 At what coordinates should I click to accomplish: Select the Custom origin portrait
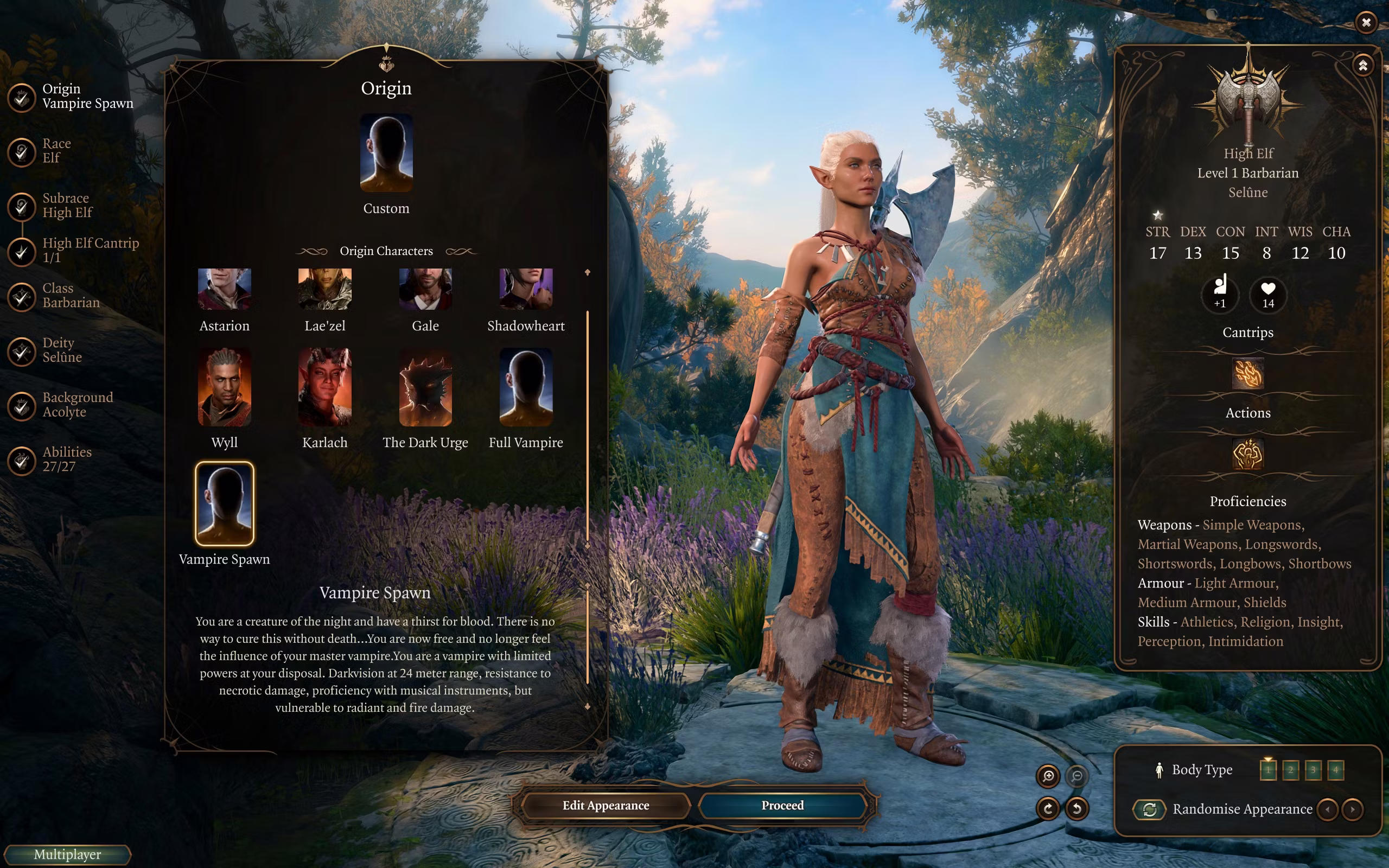pyautogui.click(x=386, y=154)
